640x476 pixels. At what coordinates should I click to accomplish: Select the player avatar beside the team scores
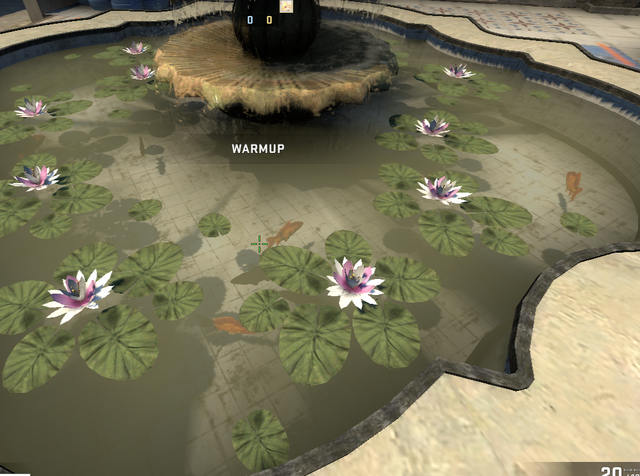pyautogui.click(x=287, y=6)
